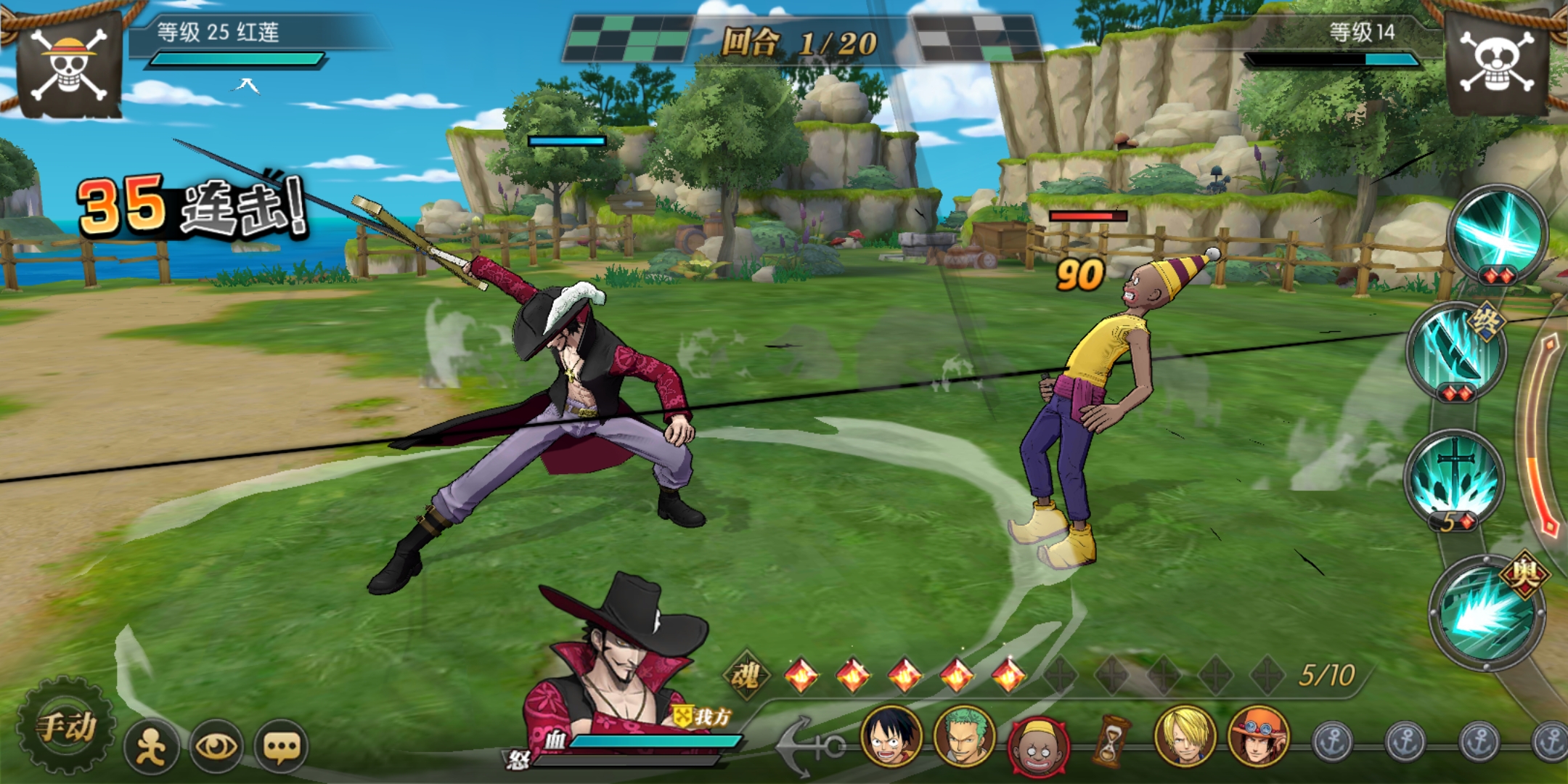The height and width of the screenshot is (784, 1568).
Task: Toggle the eye view button
Action: (x=216, y=746)
